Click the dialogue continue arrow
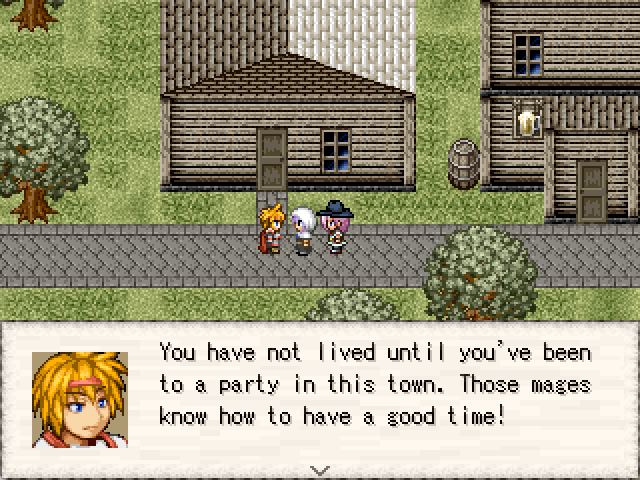Screen dimensions: 640x480 pos(320,469)
